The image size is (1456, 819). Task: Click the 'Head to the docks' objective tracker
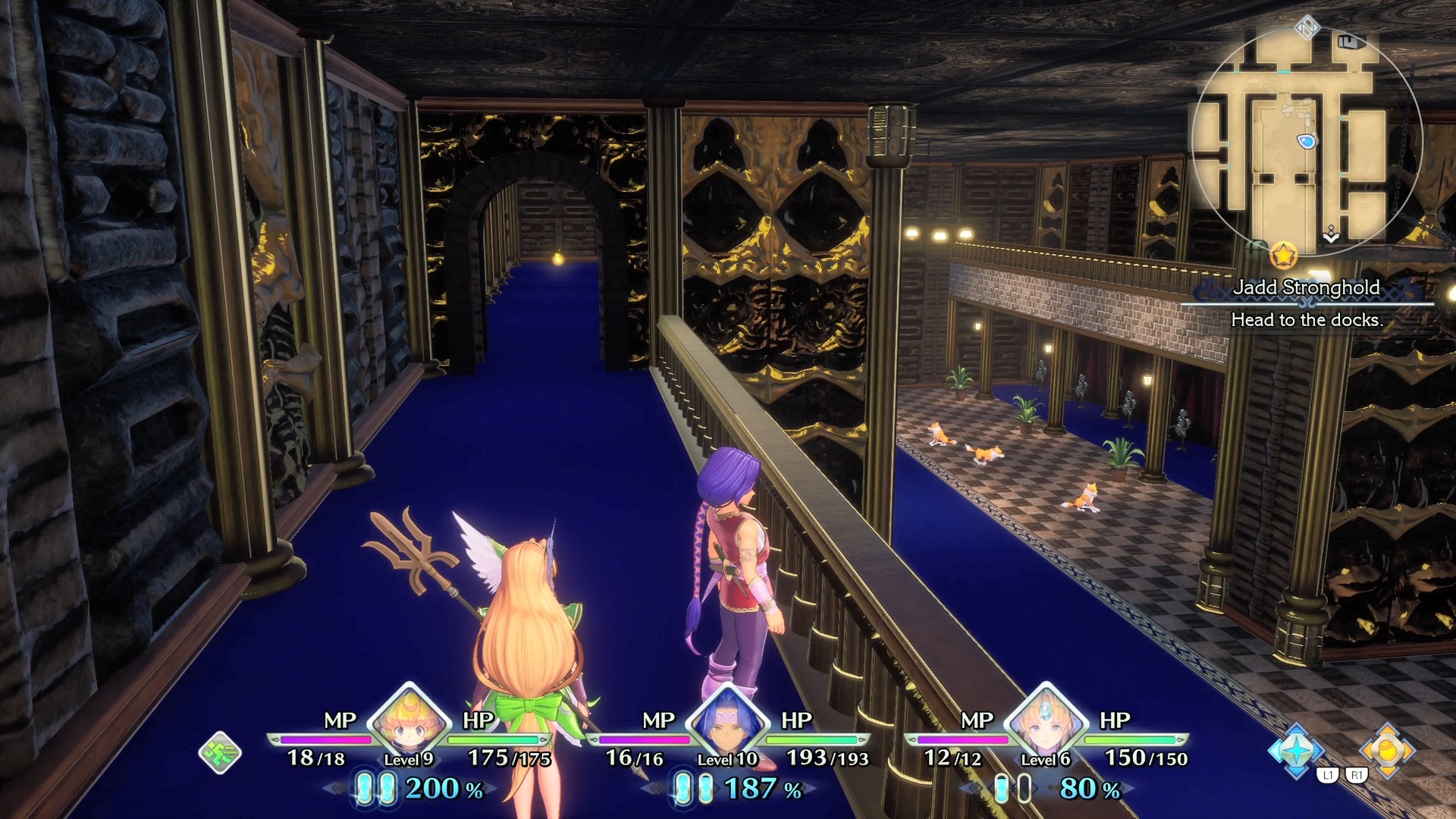pos(1307,319)
